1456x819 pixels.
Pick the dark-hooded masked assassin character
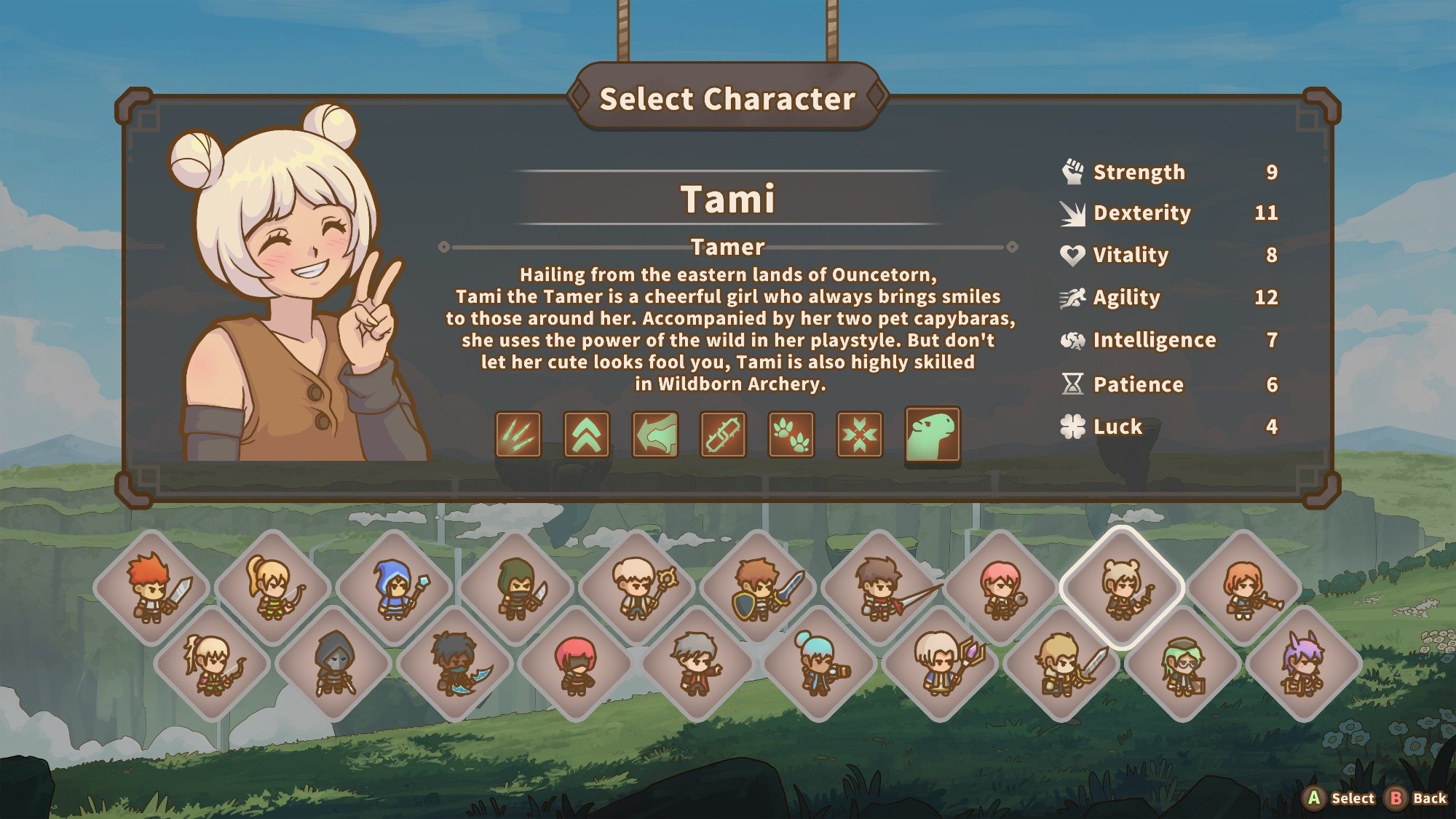pos(333,664)
